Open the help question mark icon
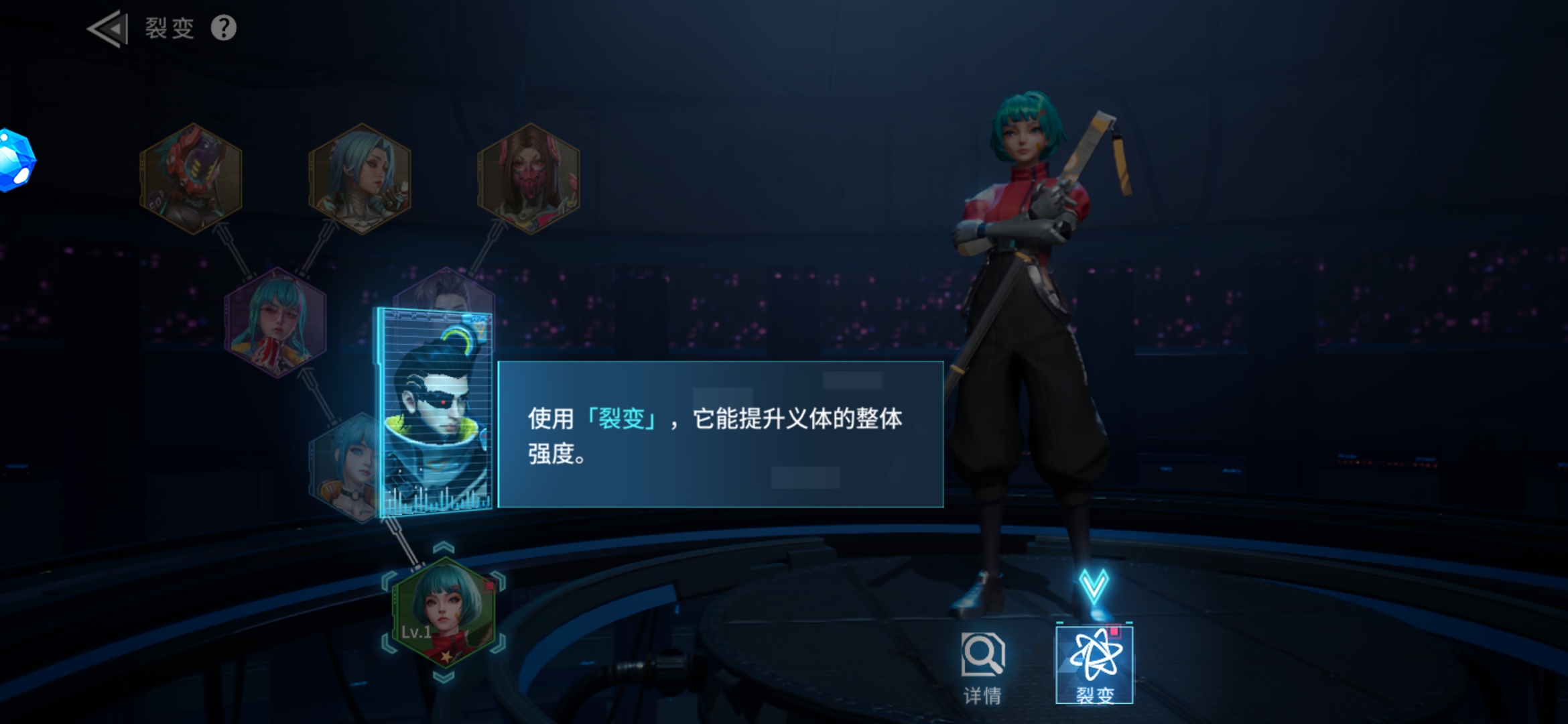This screenshot has height=724, width=1568. coord(224,28)
